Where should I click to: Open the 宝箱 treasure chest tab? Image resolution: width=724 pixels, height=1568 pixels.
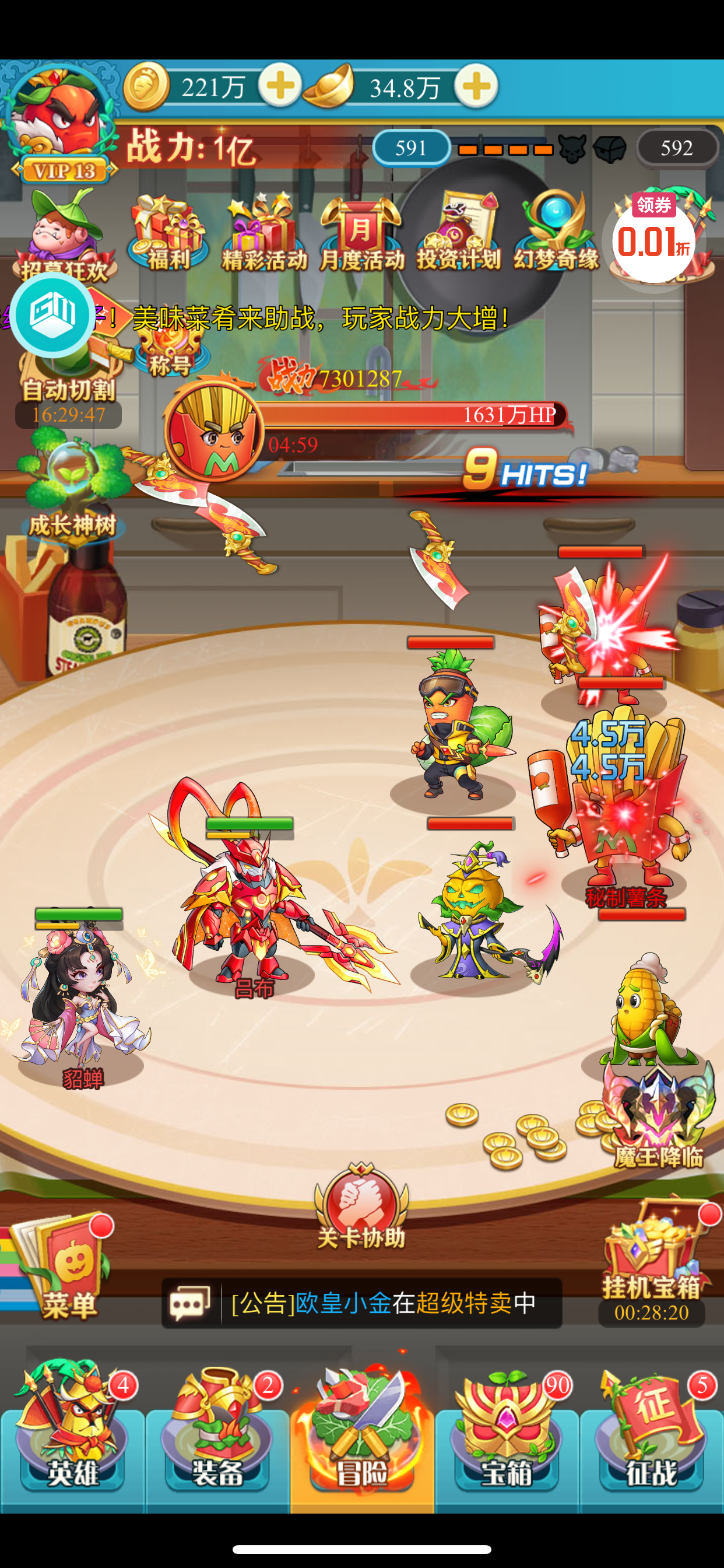[506, 1429]
